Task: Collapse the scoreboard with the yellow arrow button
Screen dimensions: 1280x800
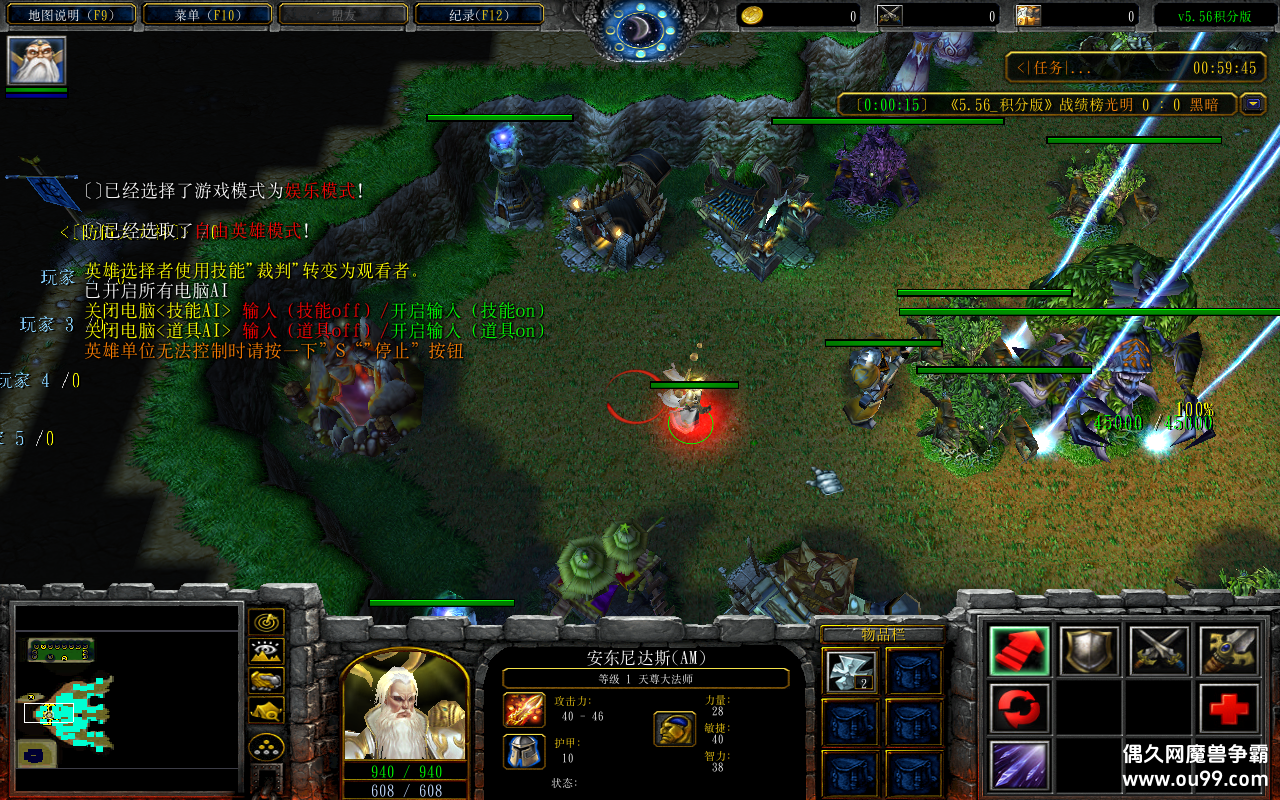Action: point(1252,104)
